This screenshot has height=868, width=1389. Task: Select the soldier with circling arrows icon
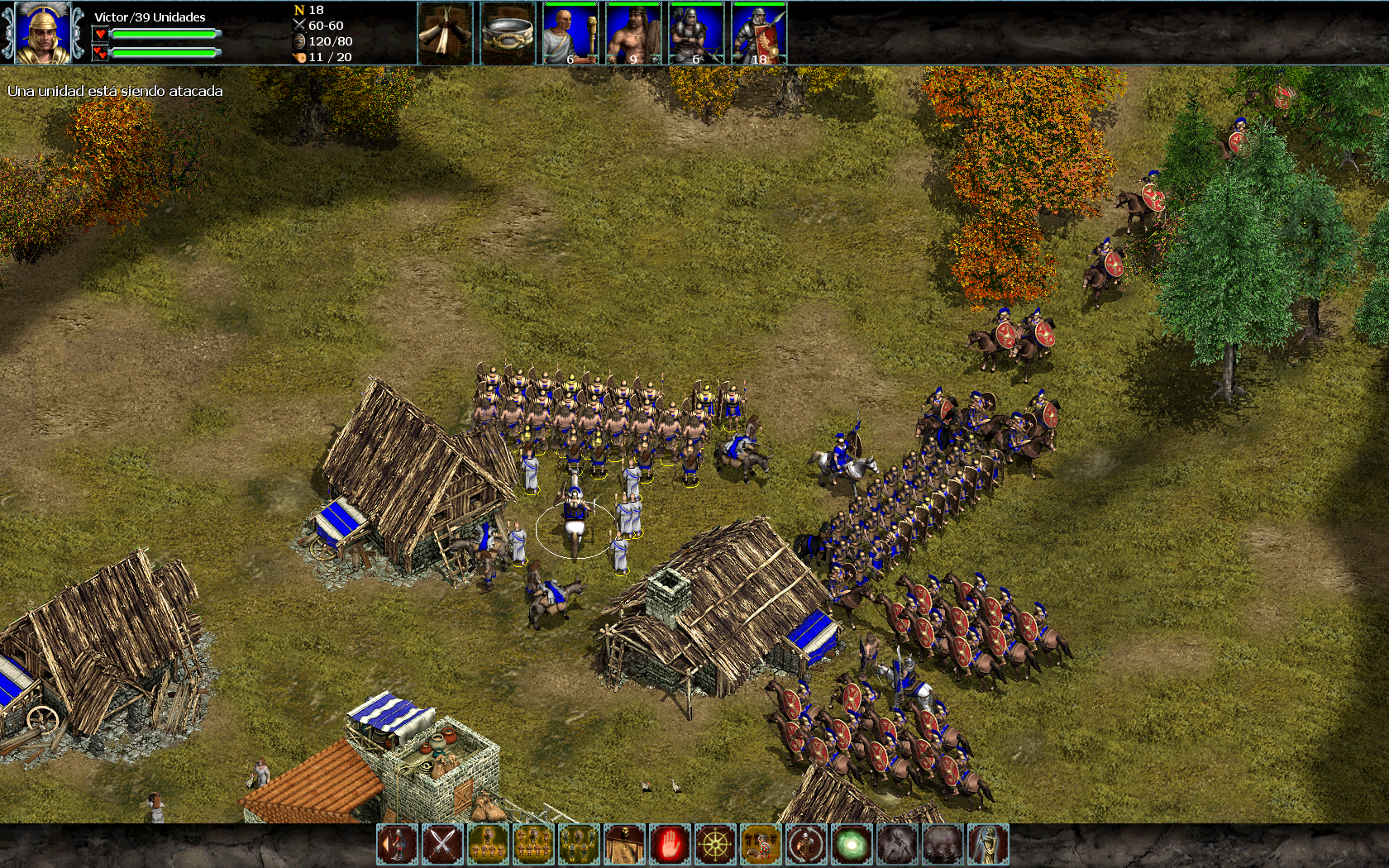806,845
